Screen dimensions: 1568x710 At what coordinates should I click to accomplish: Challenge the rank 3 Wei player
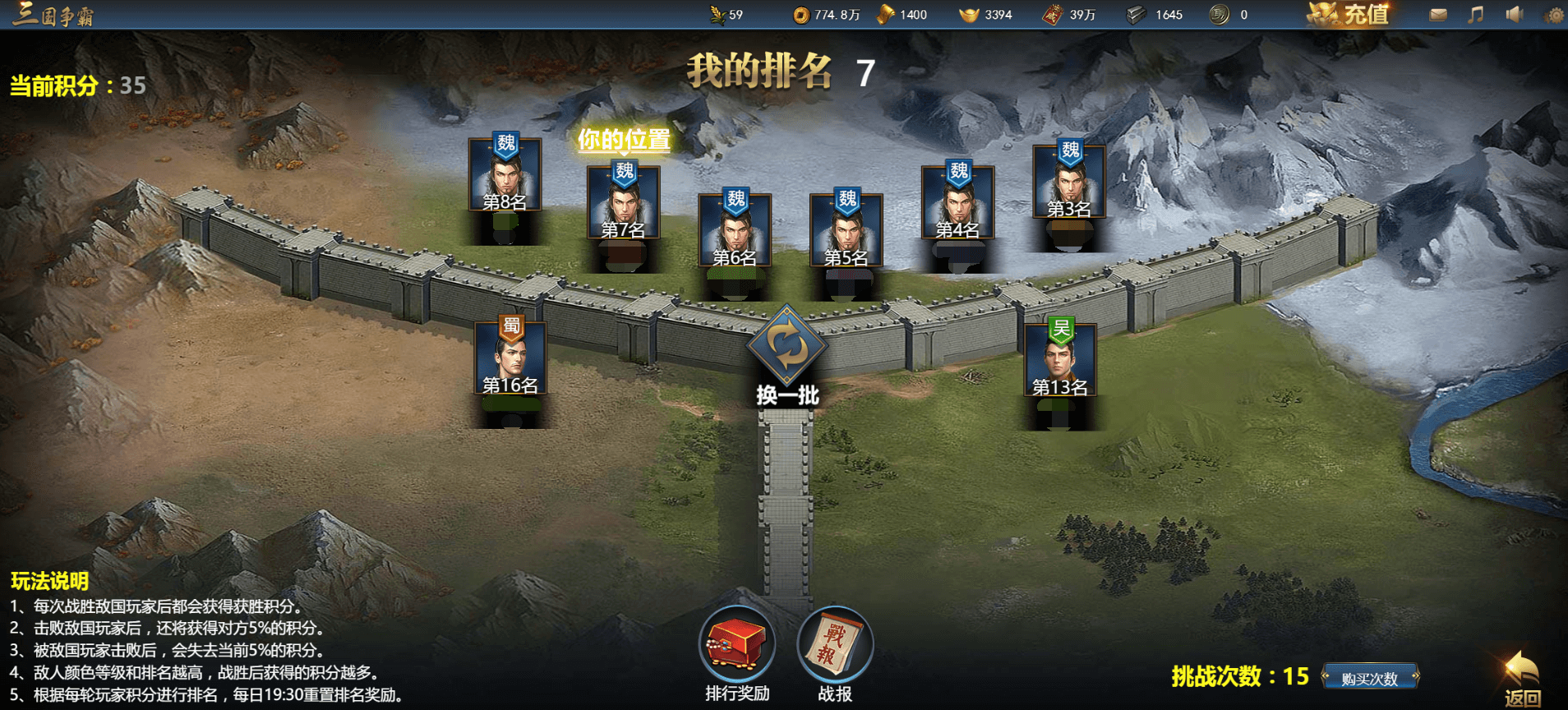click(1069, 182)
